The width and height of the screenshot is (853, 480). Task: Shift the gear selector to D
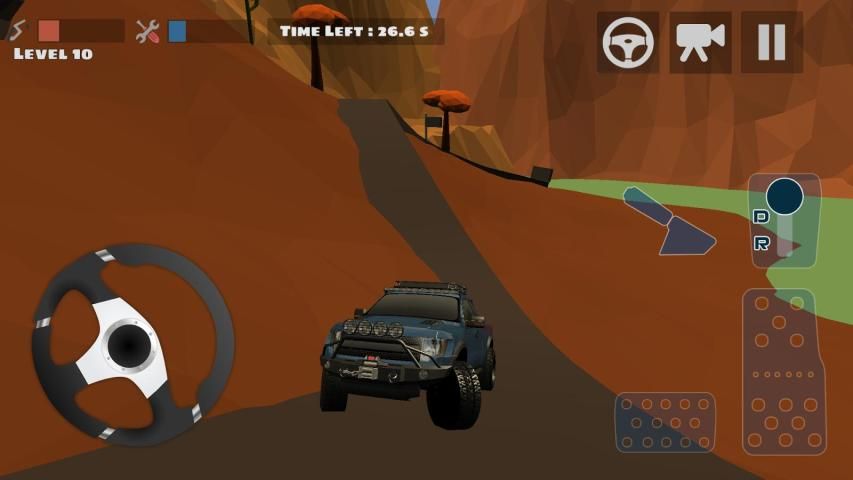(762, 217)
